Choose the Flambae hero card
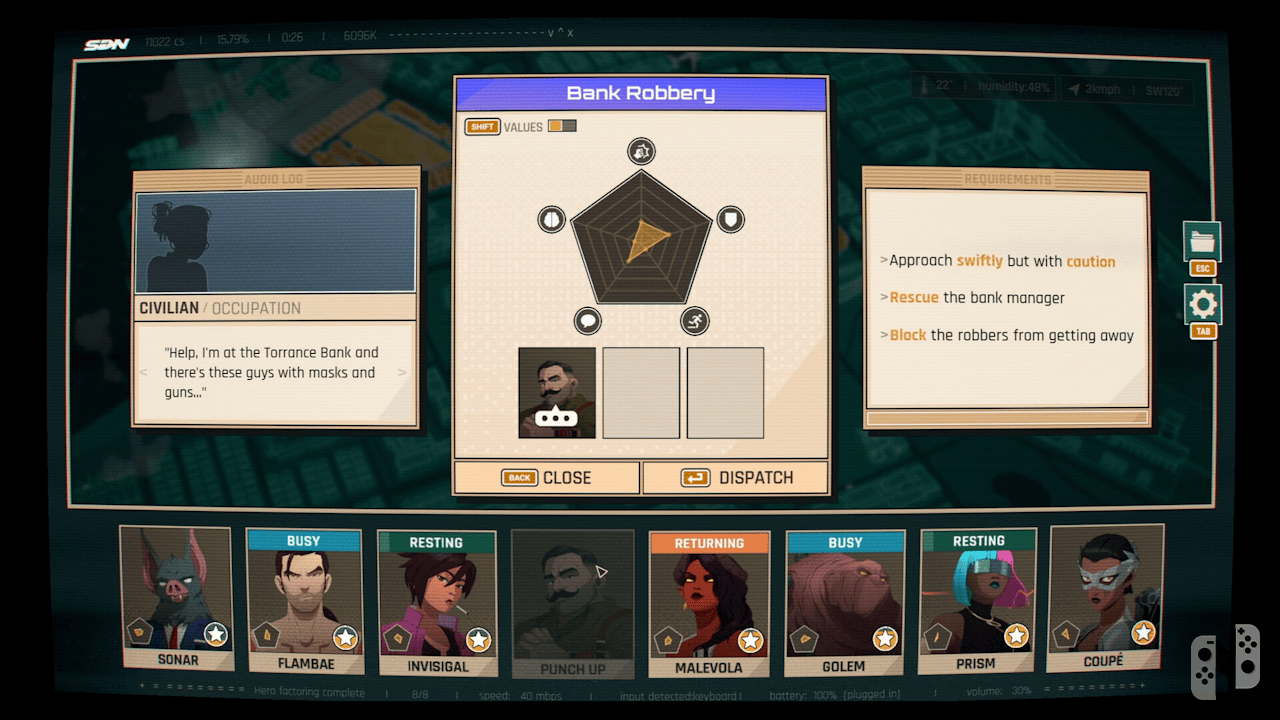The width and height of the screenshot is (1280, 720). 304,601
